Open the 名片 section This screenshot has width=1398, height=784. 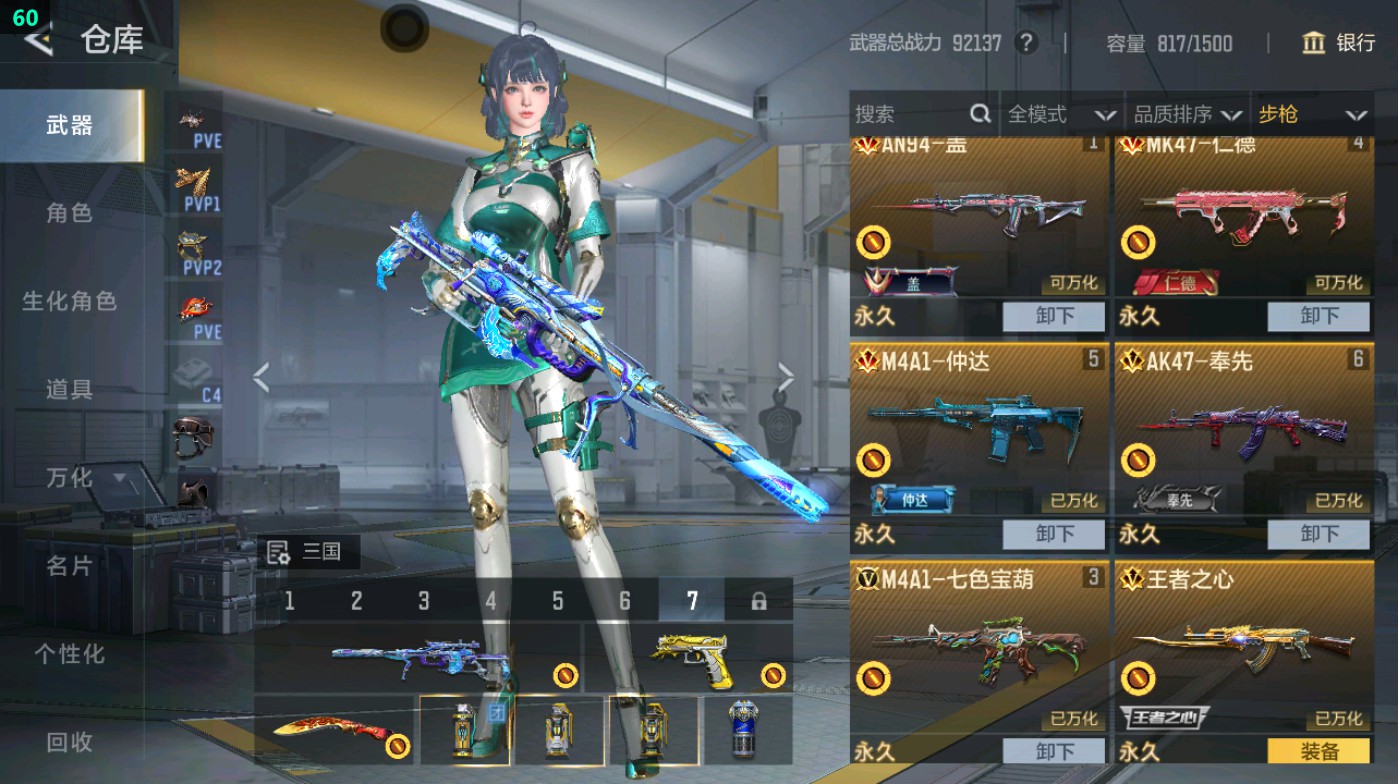point(69,566)
